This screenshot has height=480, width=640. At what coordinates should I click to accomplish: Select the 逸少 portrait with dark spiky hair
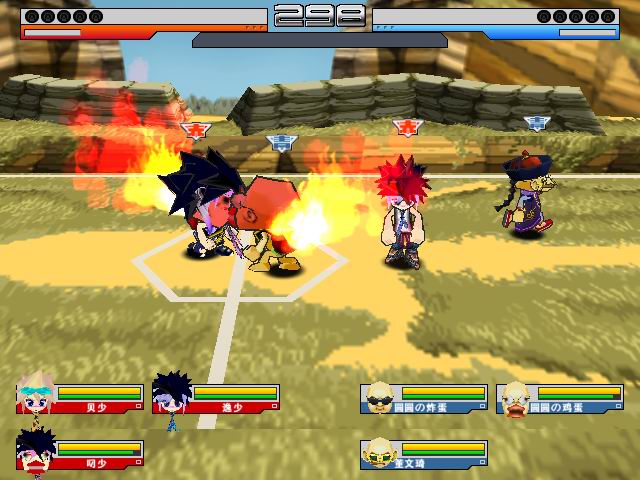click(x=172, y=398)
